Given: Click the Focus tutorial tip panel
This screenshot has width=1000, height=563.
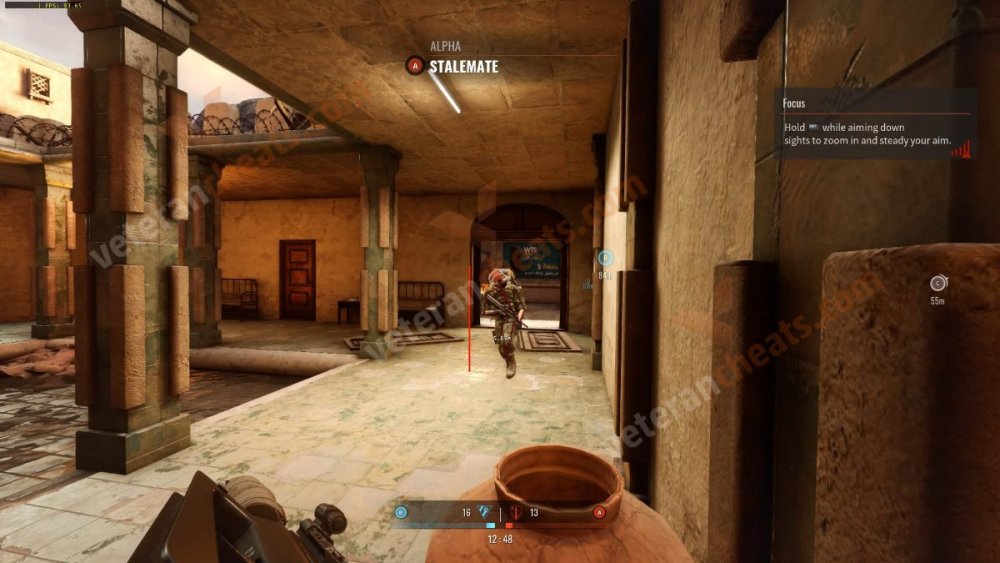Looking at the screenshot, I should pos(875,124).
